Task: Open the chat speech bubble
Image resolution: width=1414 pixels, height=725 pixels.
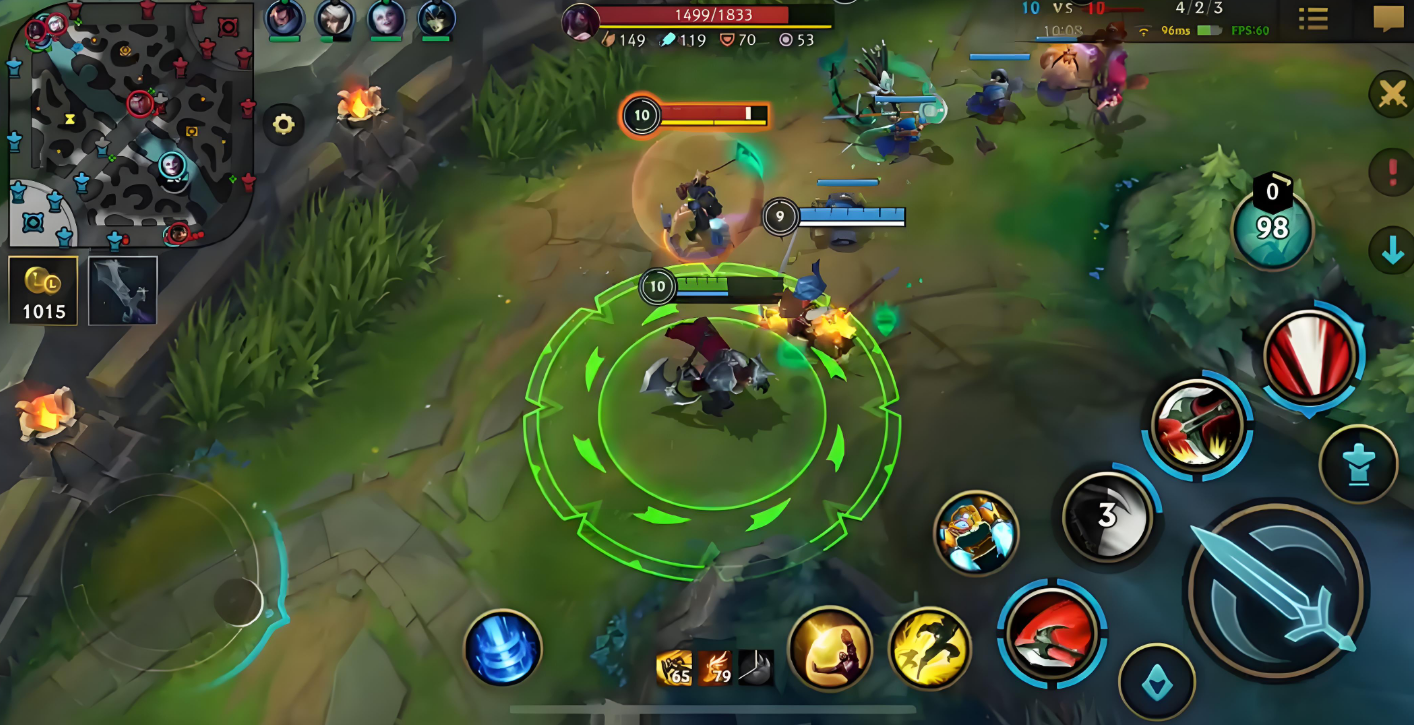Action: coord(1388,19)
